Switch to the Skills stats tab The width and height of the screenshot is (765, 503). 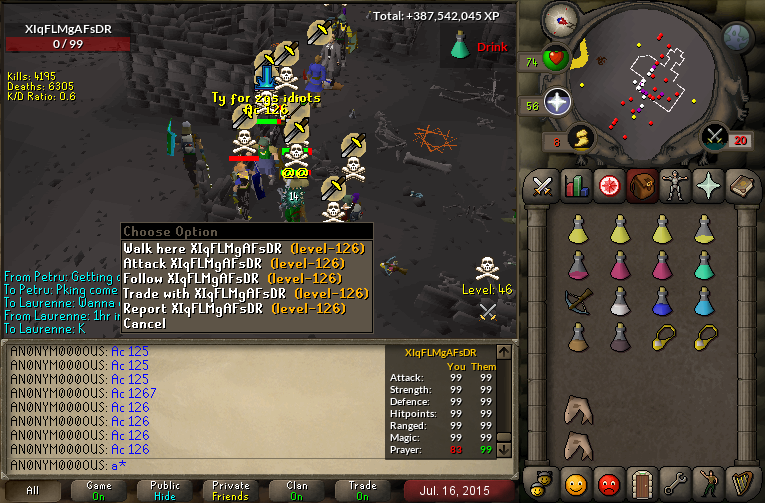575,186
